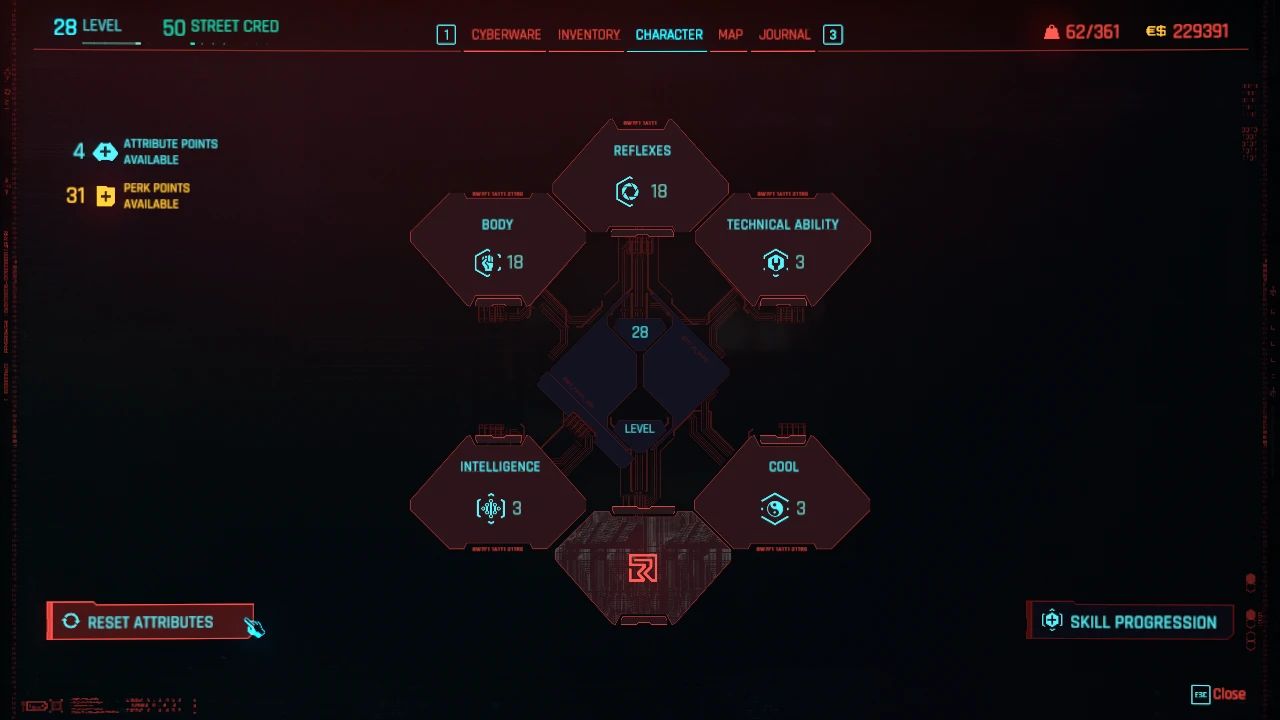Screen dimensions: 1280x720
Task: Click the yellow perk points icon
Action: 105,195
